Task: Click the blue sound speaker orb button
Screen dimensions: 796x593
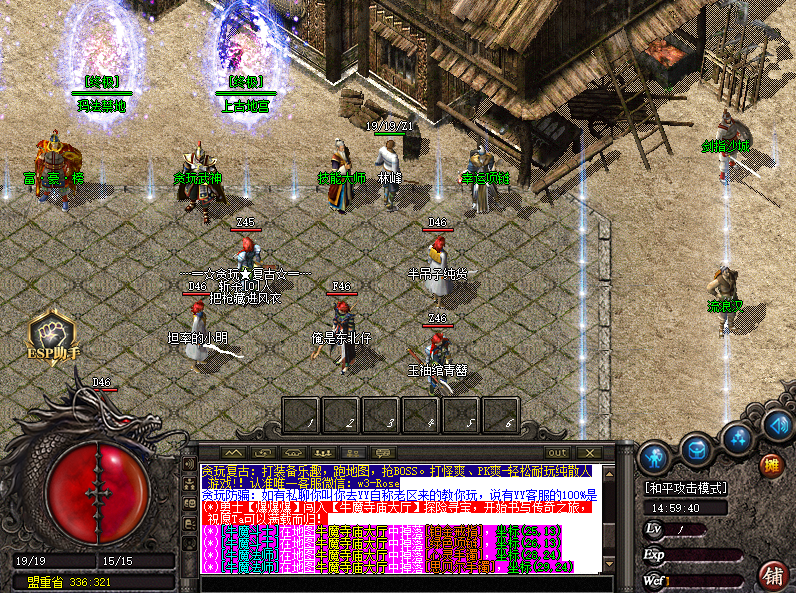Action: tap(777, 425)
